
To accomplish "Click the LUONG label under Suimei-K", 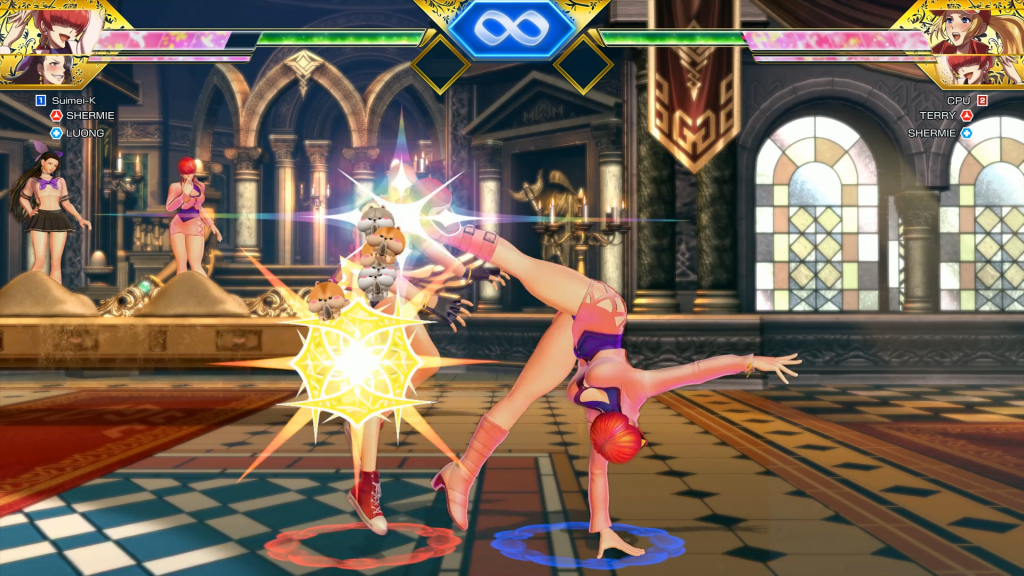I will 87,132.
